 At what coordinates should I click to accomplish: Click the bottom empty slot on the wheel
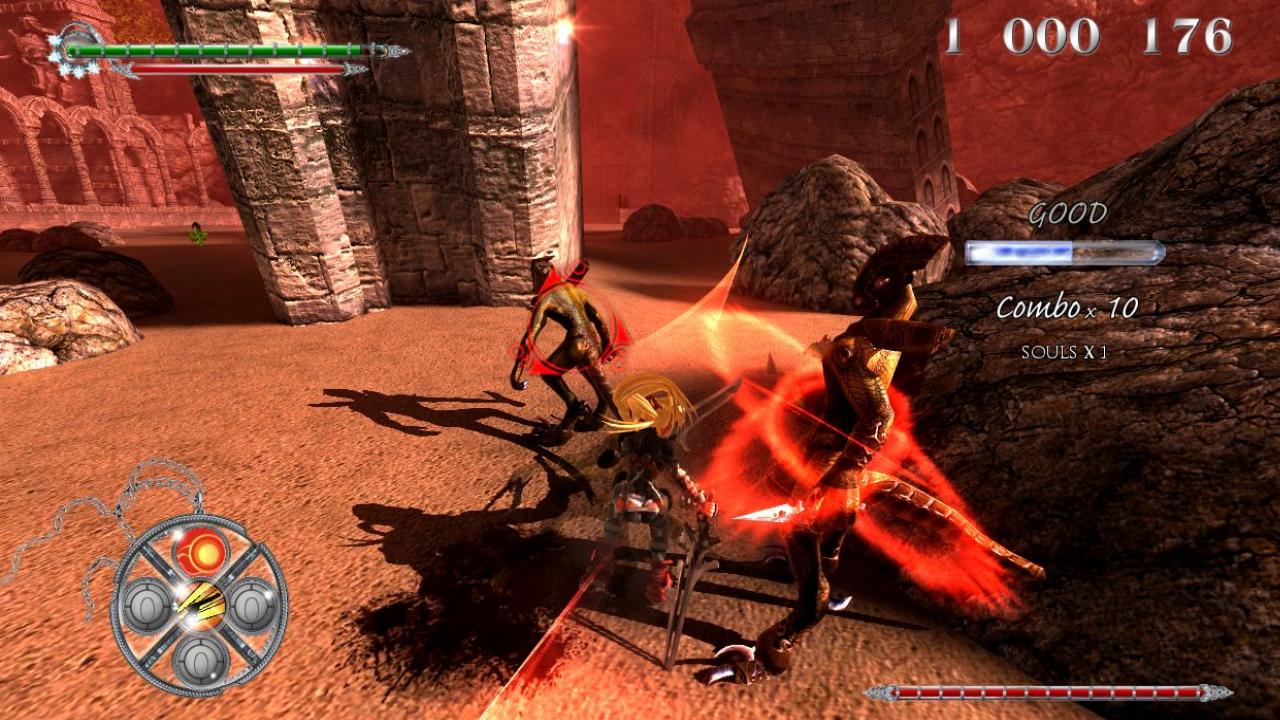point(199,660)
